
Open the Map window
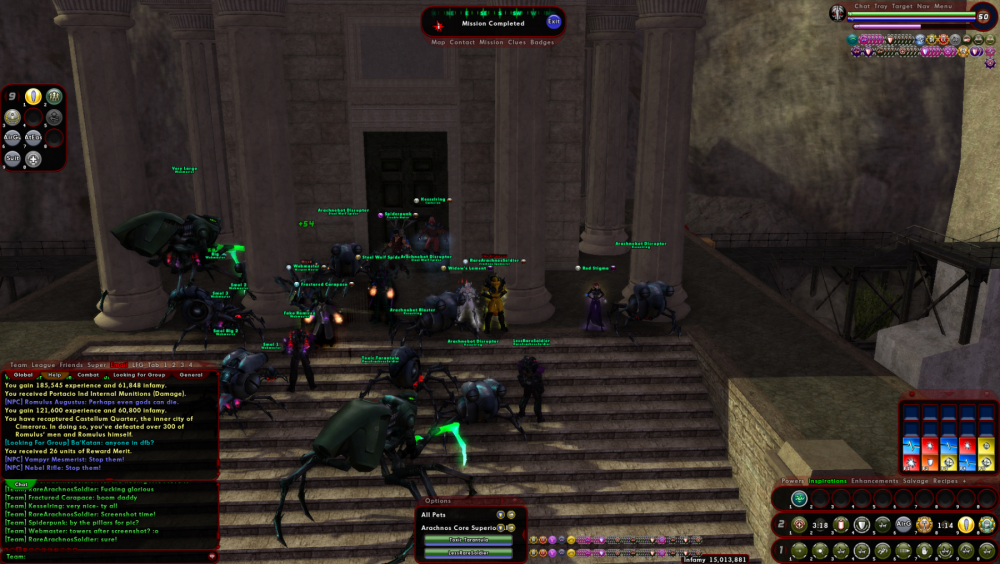coord(438,43)
